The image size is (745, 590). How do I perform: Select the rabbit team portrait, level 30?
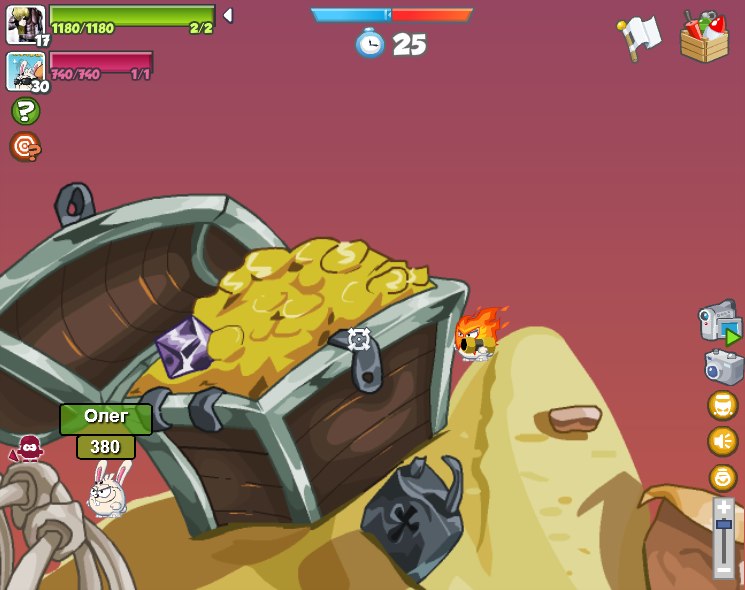pos(25,71)
